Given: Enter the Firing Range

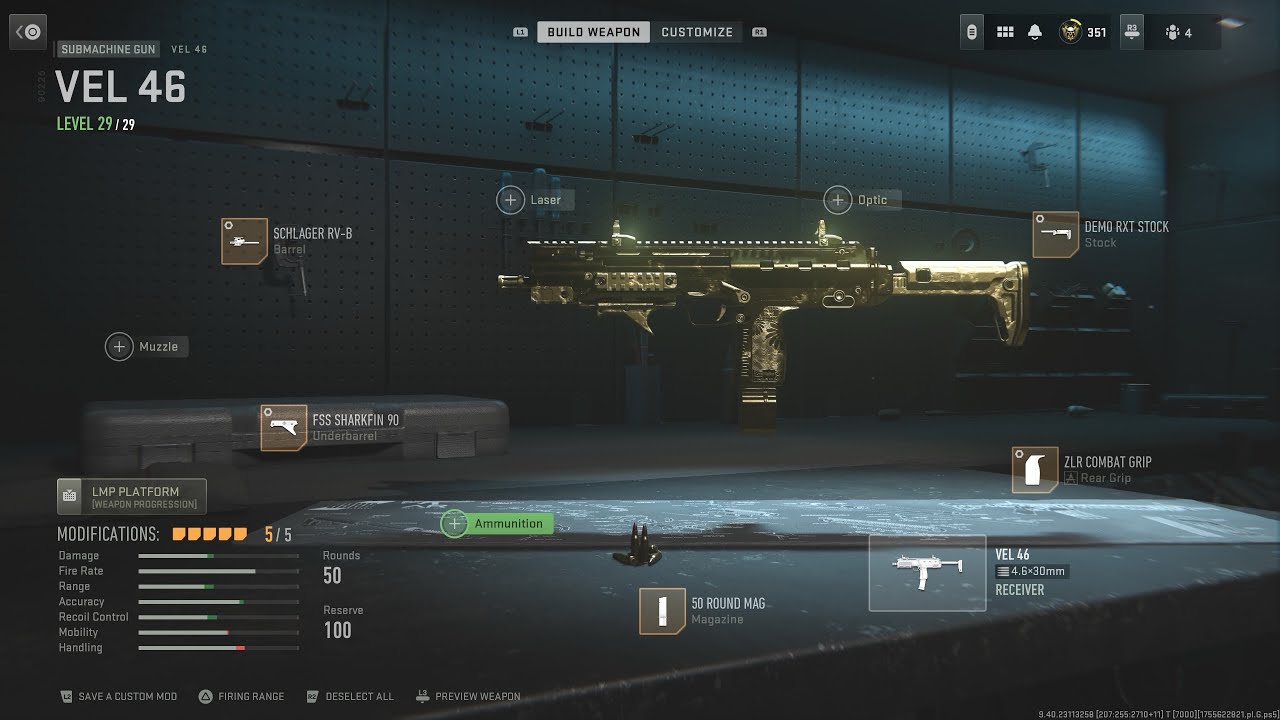Looking at the screenshot, I should (241, 696).
